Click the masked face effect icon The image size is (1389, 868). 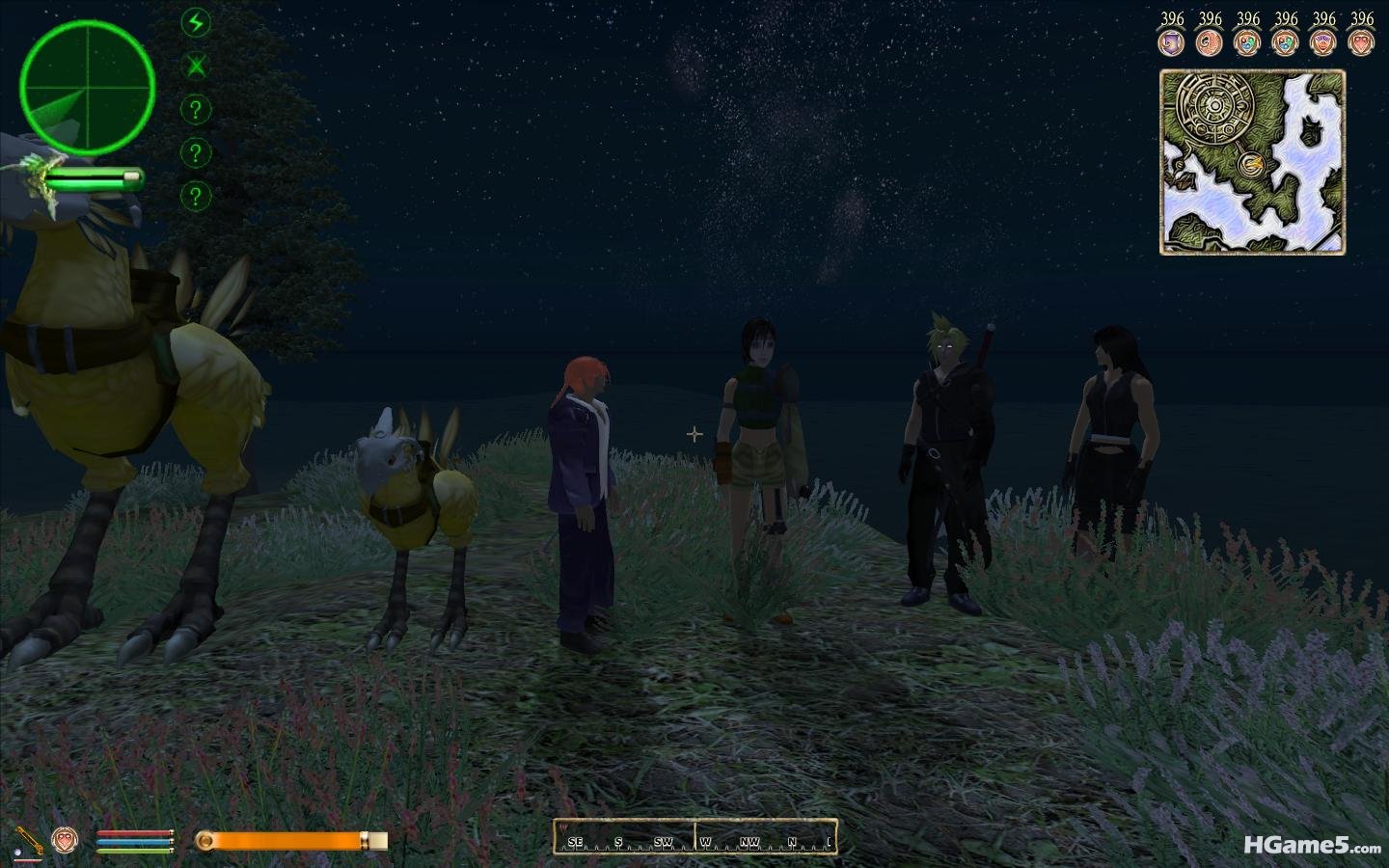(1323, 41)
